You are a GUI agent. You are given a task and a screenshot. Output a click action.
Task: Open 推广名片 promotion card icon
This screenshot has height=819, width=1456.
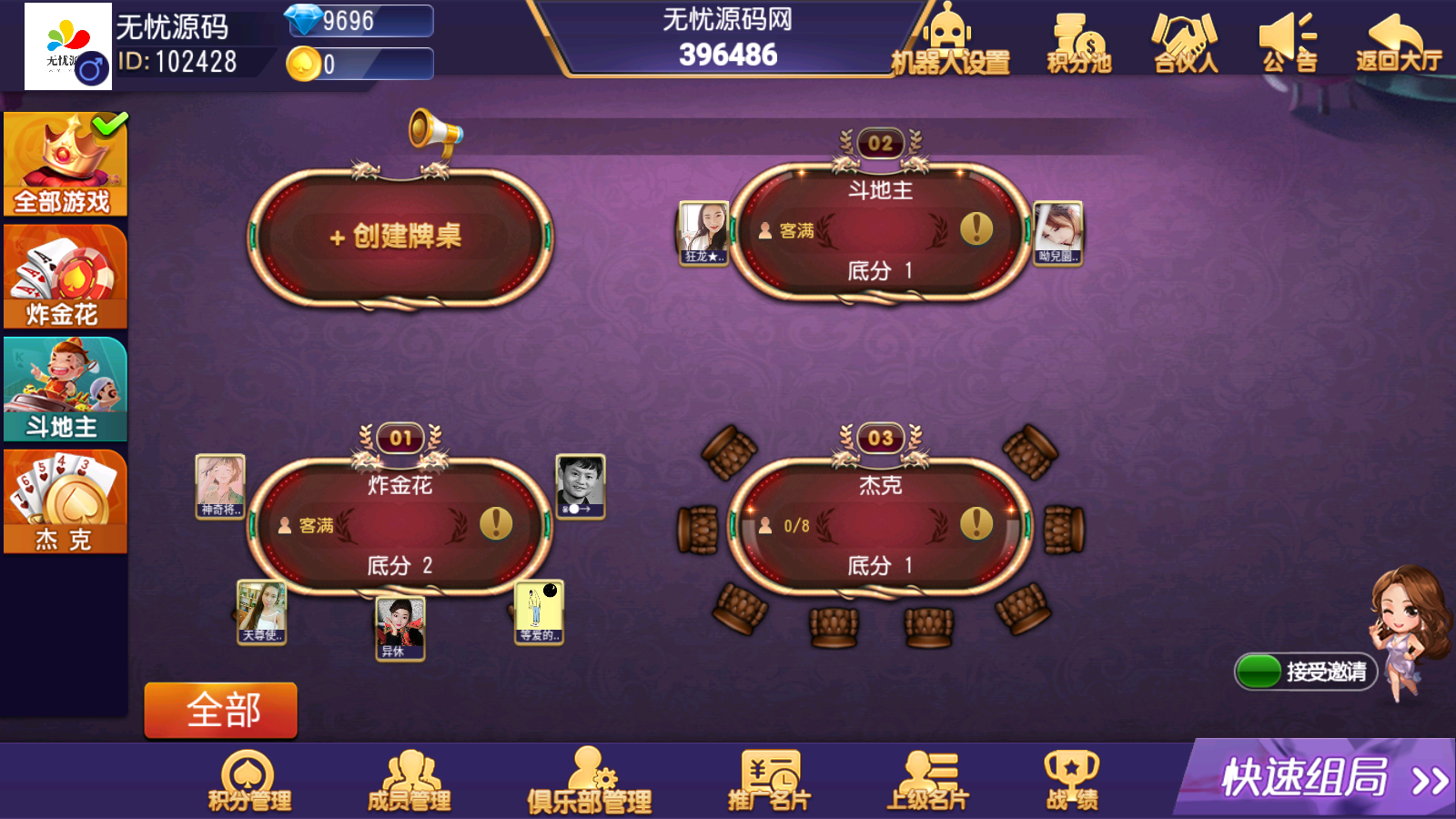pyautogui.click(x=769, y=778)
